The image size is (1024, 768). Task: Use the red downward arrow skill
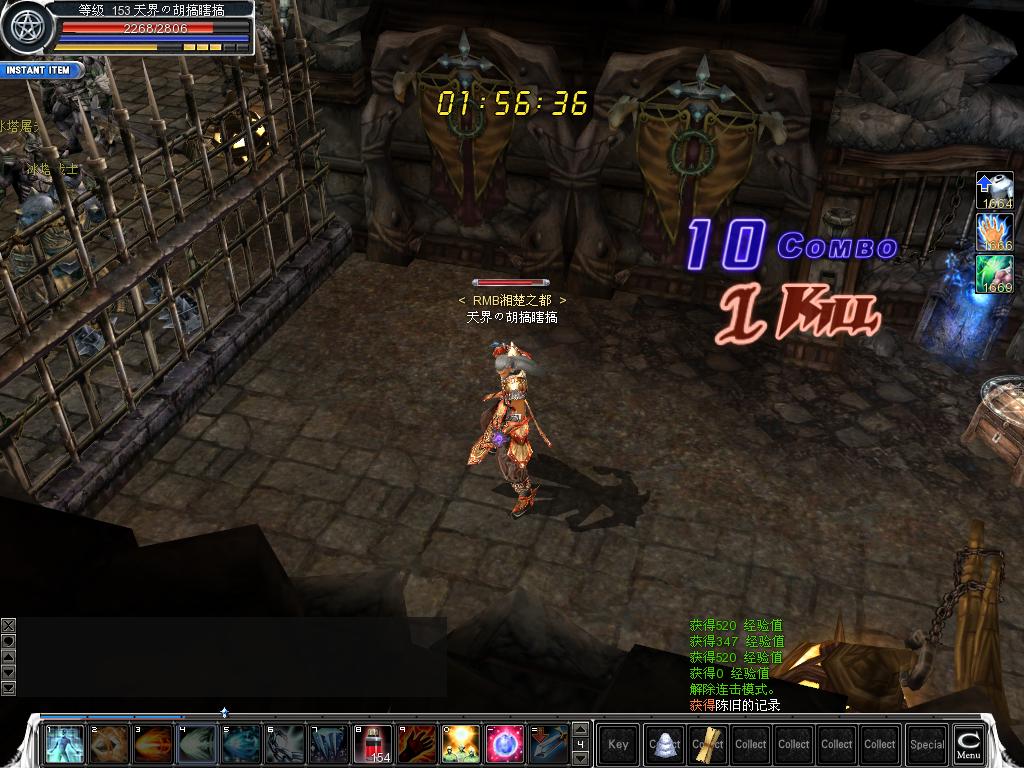[x=549, y=744]
